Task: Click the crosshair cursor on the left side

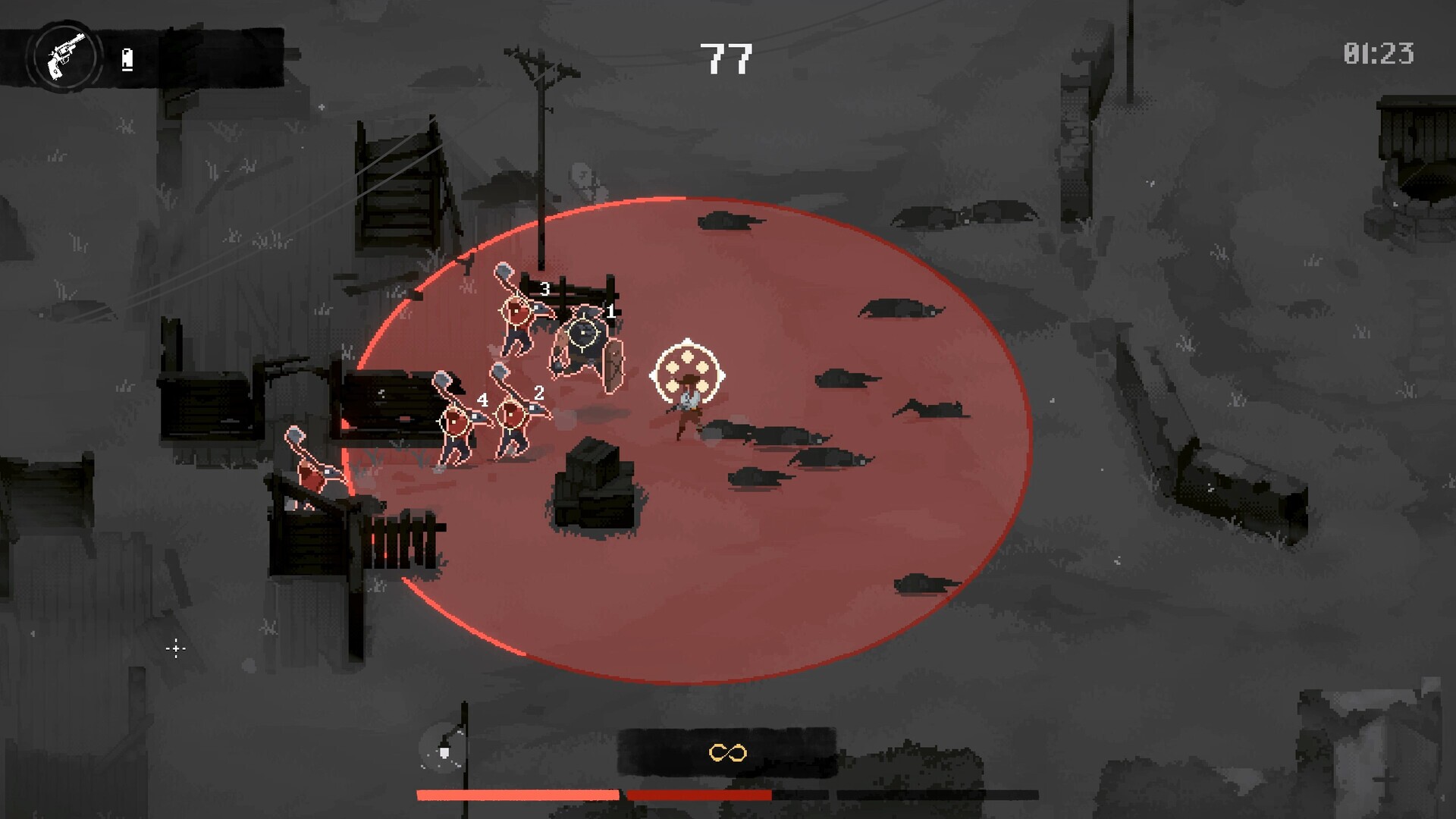Action: pos(175,648)
